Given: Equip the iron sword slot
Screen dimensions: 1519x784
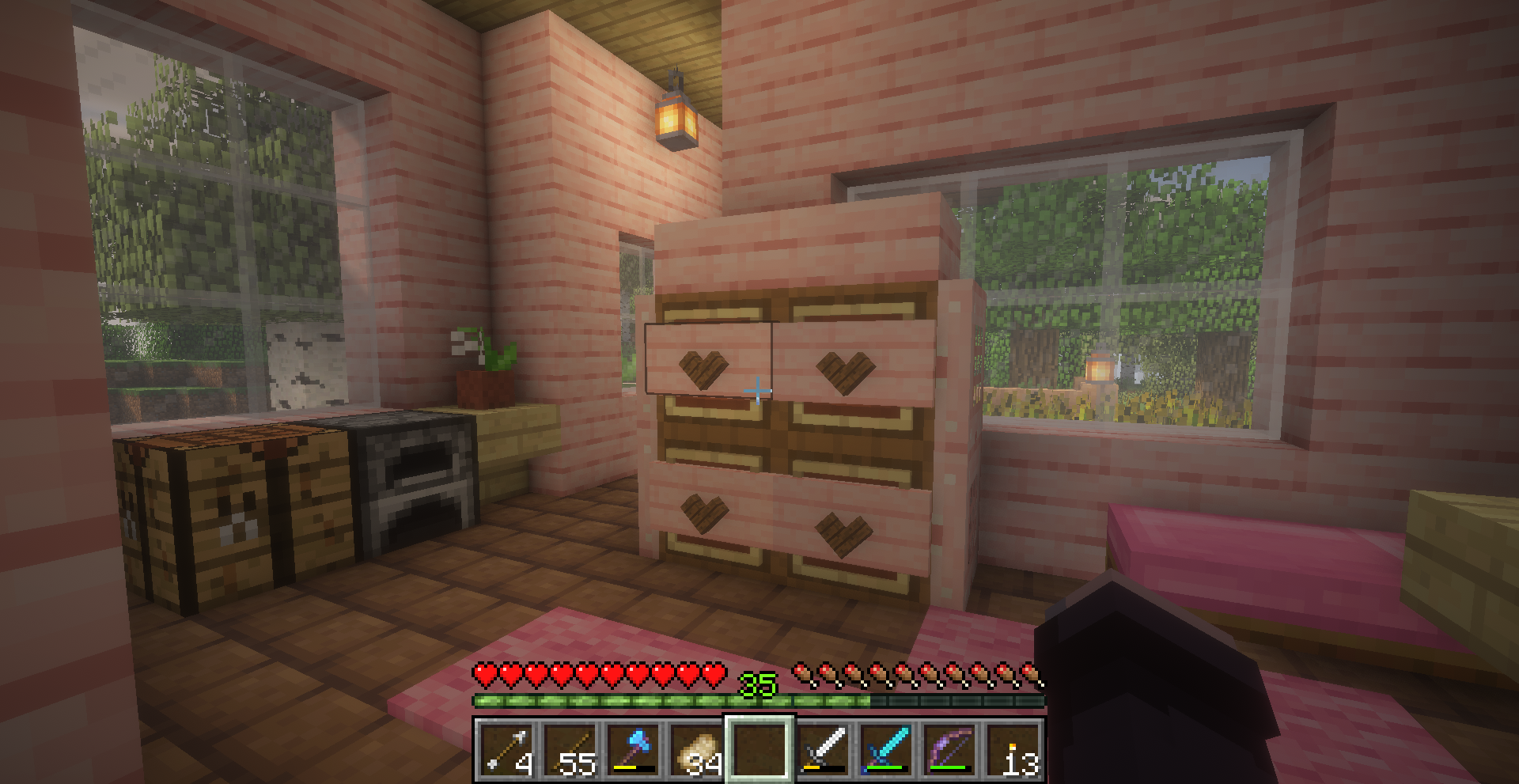Looking at the screenshot, I should click(823, 748).
